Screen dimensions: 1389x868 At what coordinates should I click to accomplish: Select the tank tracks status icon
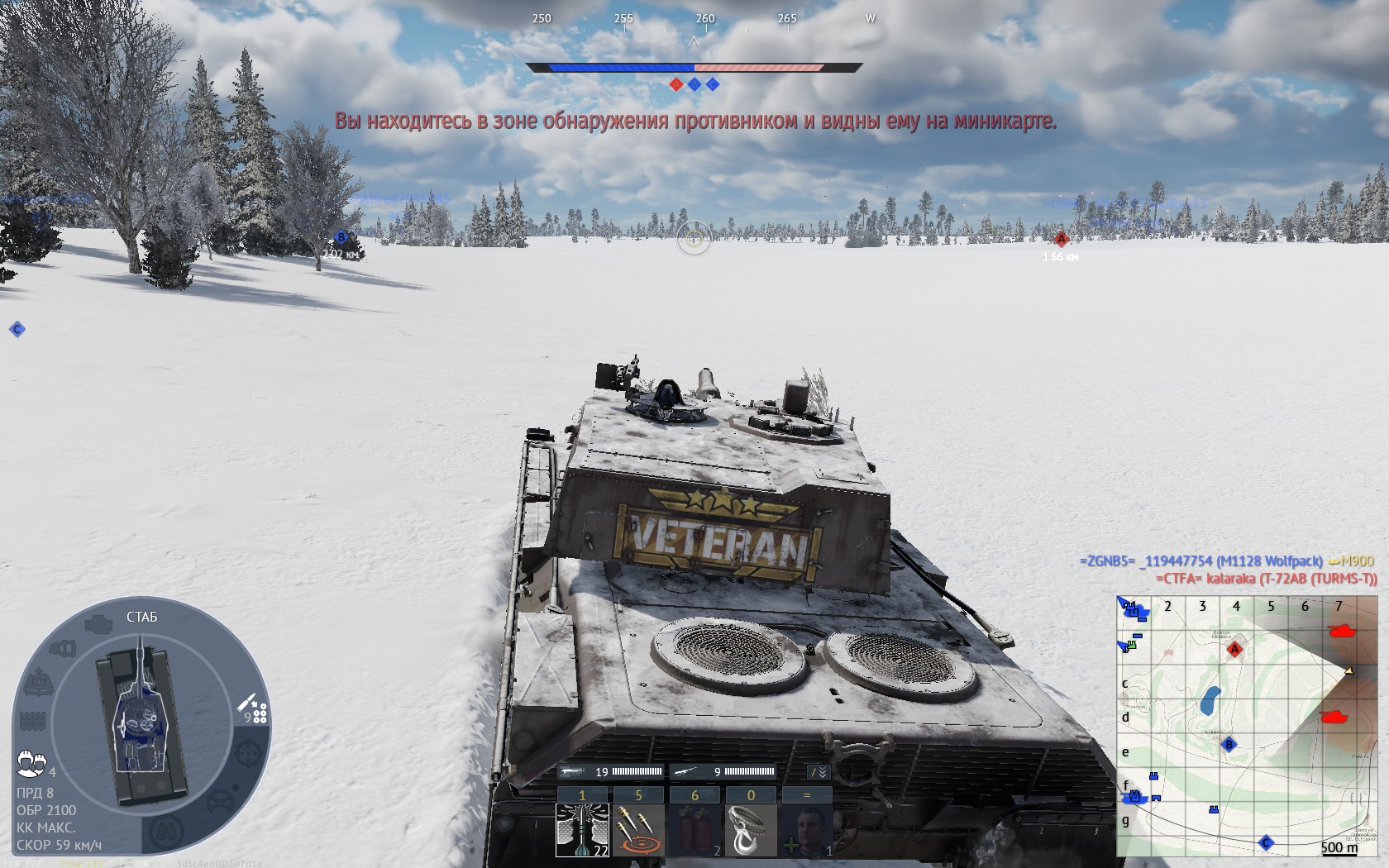[x=31, y=721]
